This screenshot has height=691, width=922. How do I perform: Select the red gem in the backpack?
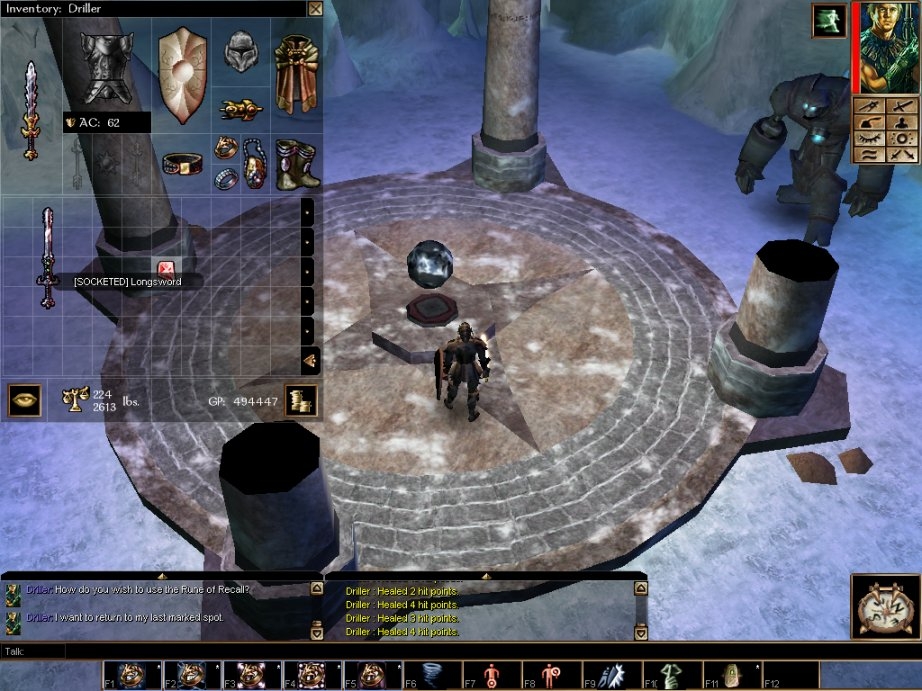click(x=166, y=268)
